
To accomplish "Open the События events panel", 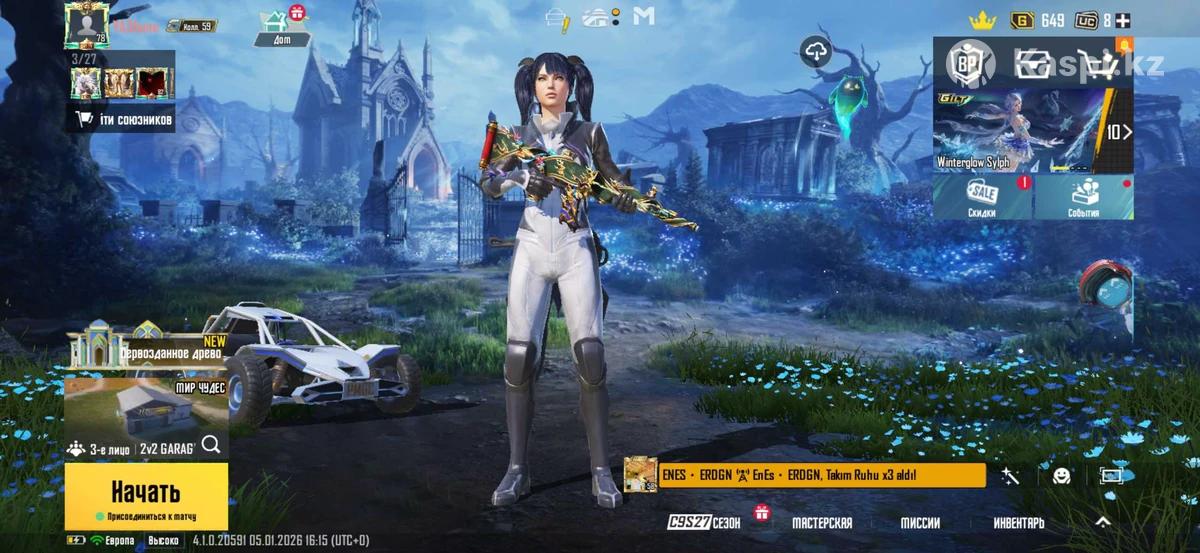I will coord(1083,197).
